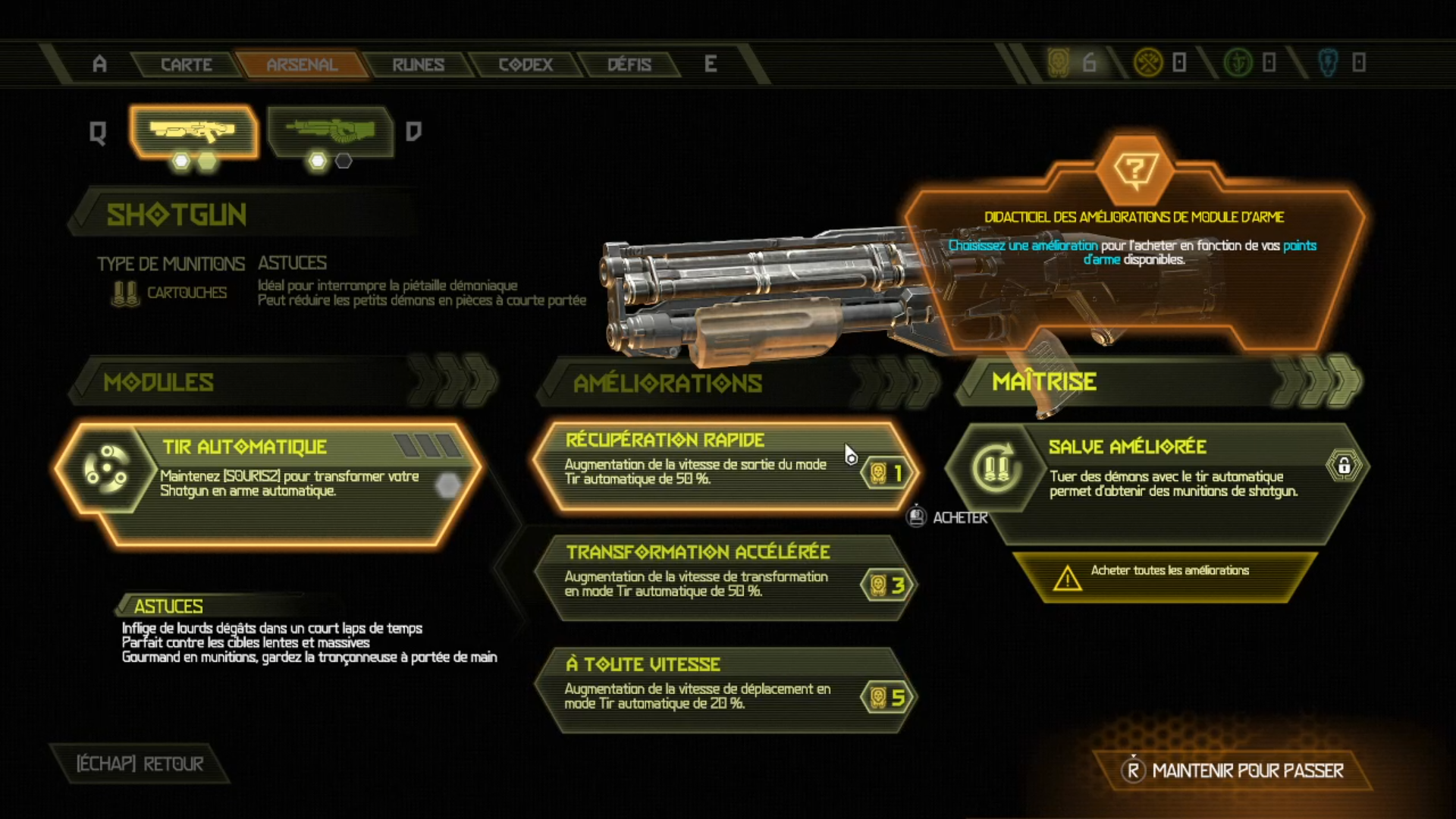Click the question mark tutorial icon

coord(1134,170)
